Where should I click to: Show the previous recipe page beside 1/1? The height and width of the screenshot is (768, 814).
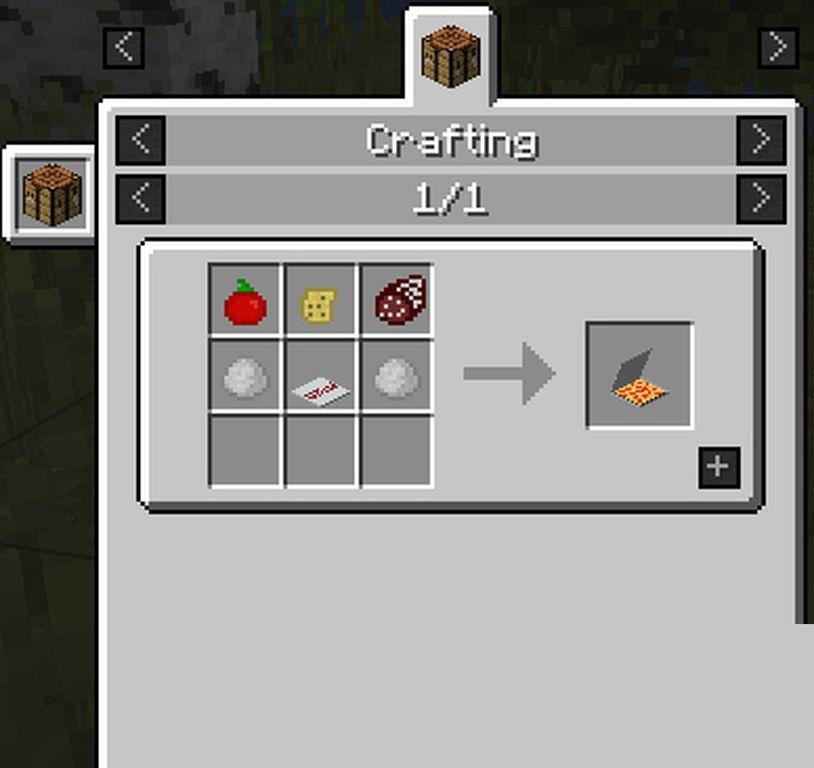click(141, 199)
